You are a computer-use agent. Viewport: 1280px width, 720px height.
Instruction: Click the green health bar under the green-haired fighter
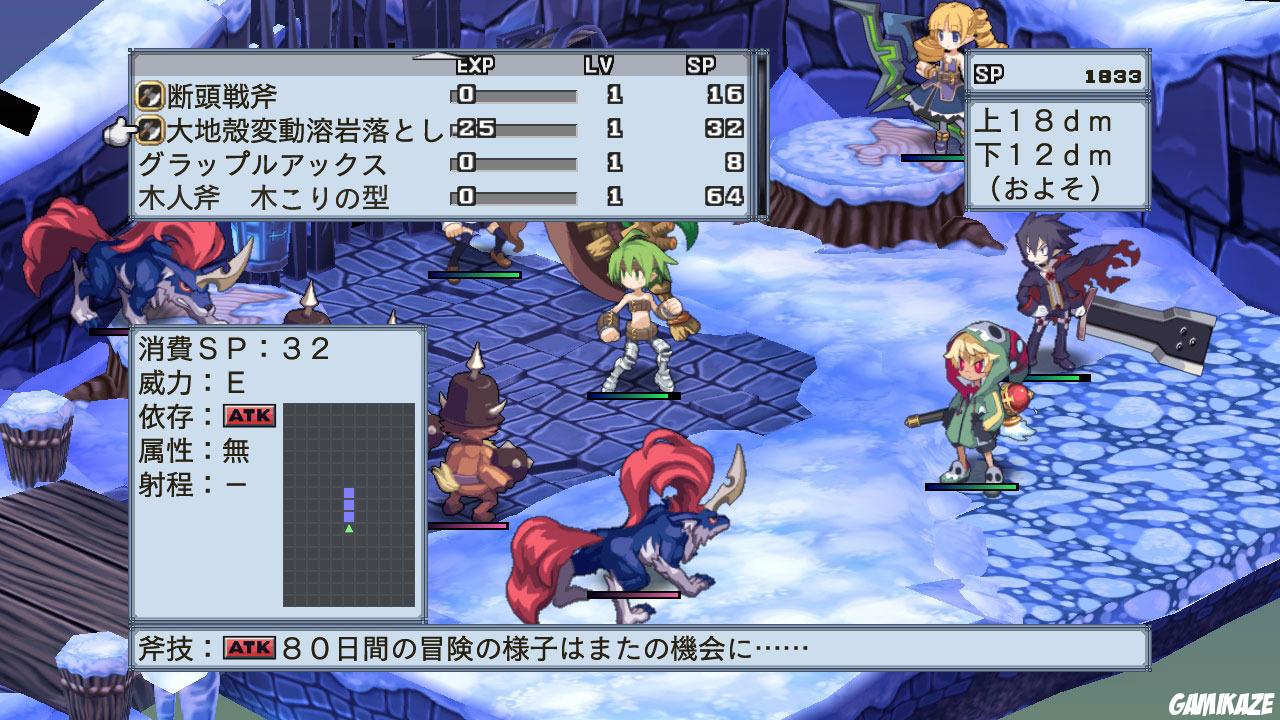633,396
